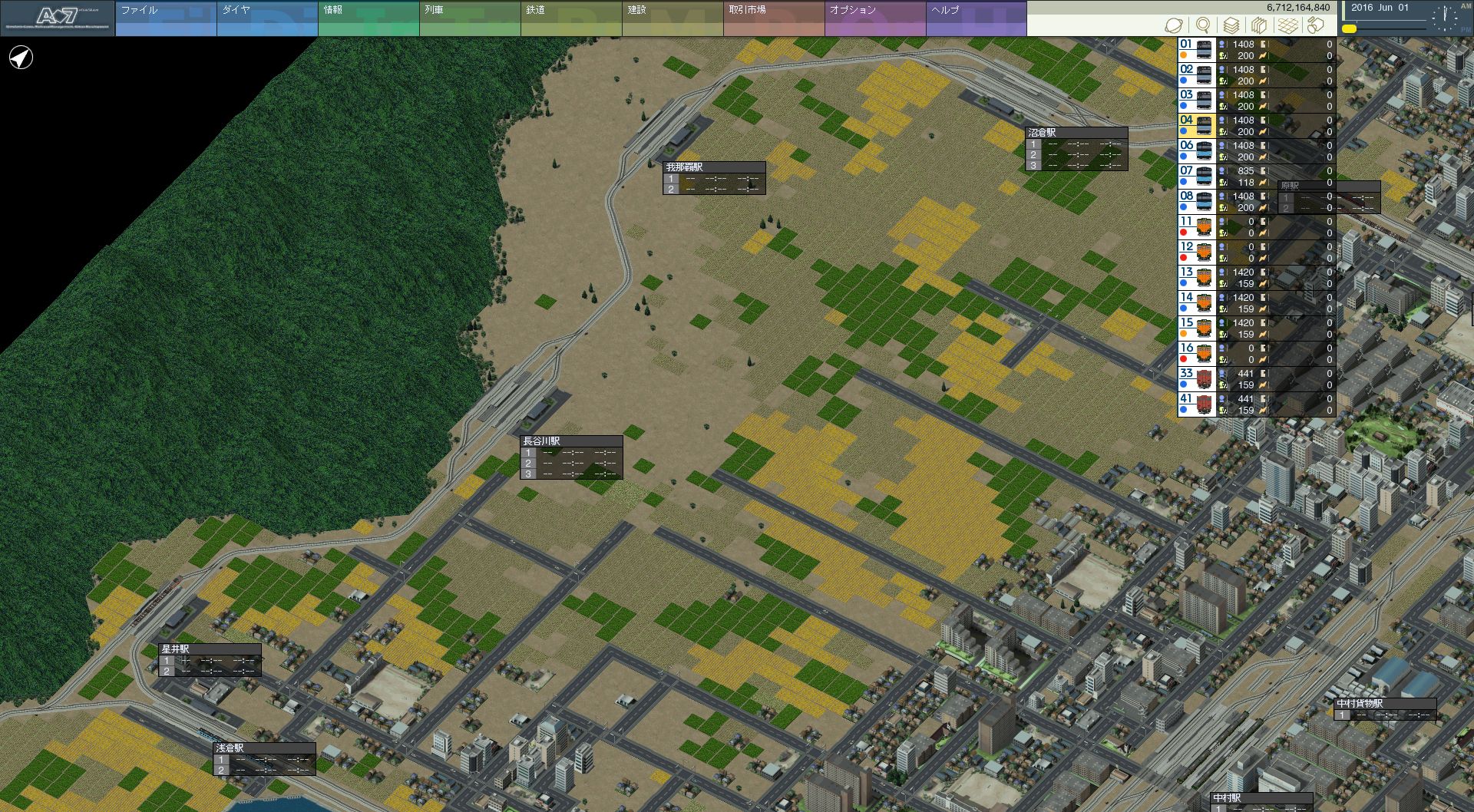This screenshot has width=1474, height=812.
Task: Click the compass arrow icon
Action: coord(21,58)
